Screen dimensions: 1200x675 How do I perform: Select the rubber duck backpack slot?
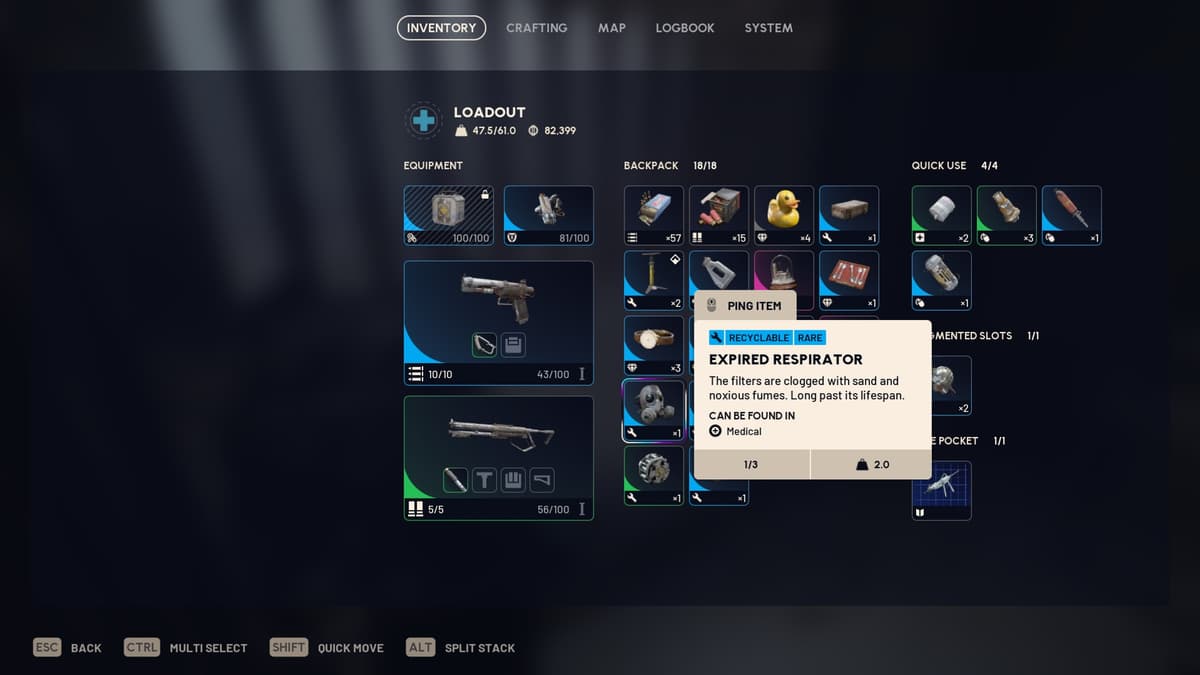784,215
